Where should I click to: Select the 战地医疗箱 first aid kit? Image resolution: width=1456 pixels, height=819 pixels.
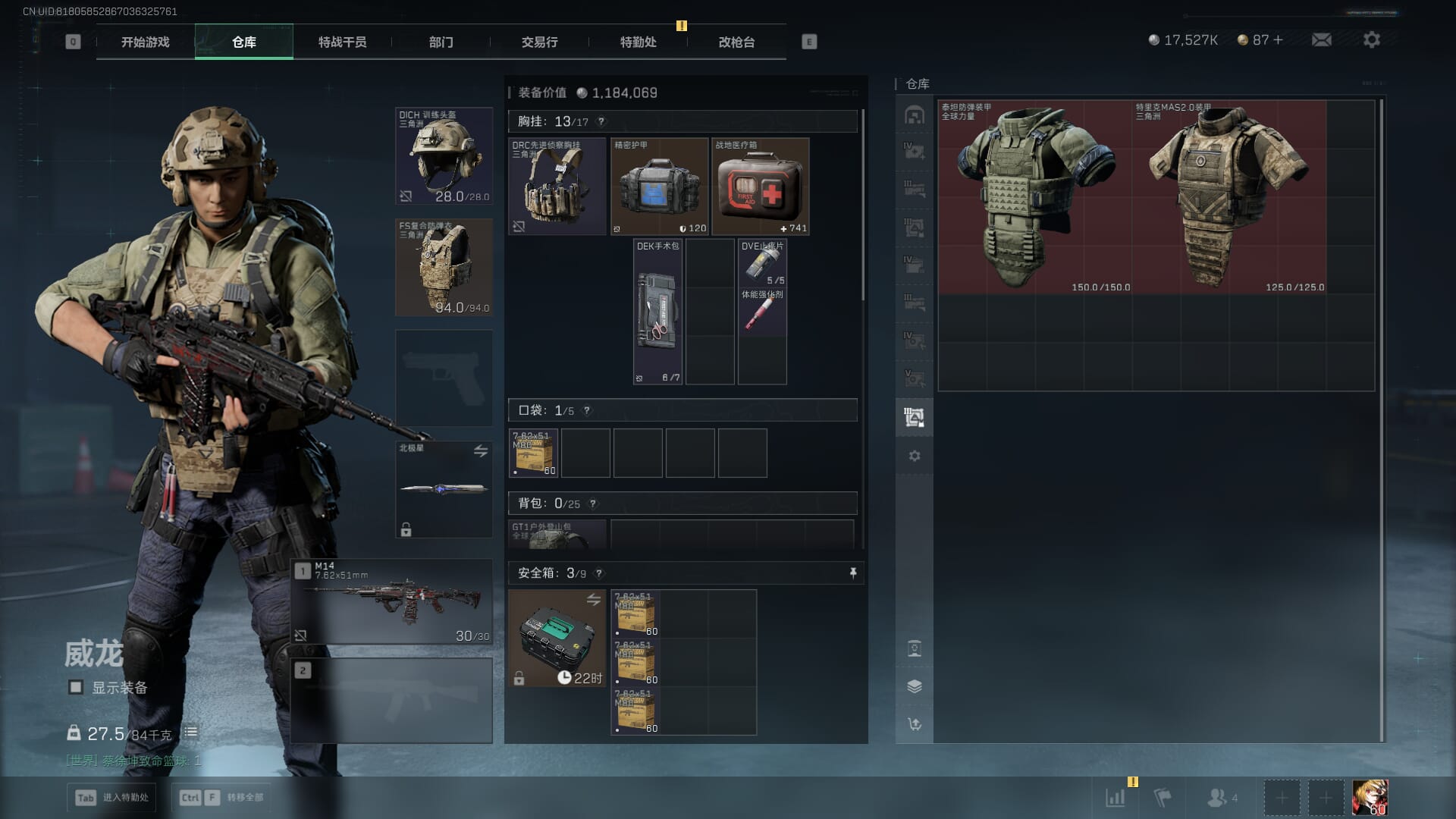760,187
